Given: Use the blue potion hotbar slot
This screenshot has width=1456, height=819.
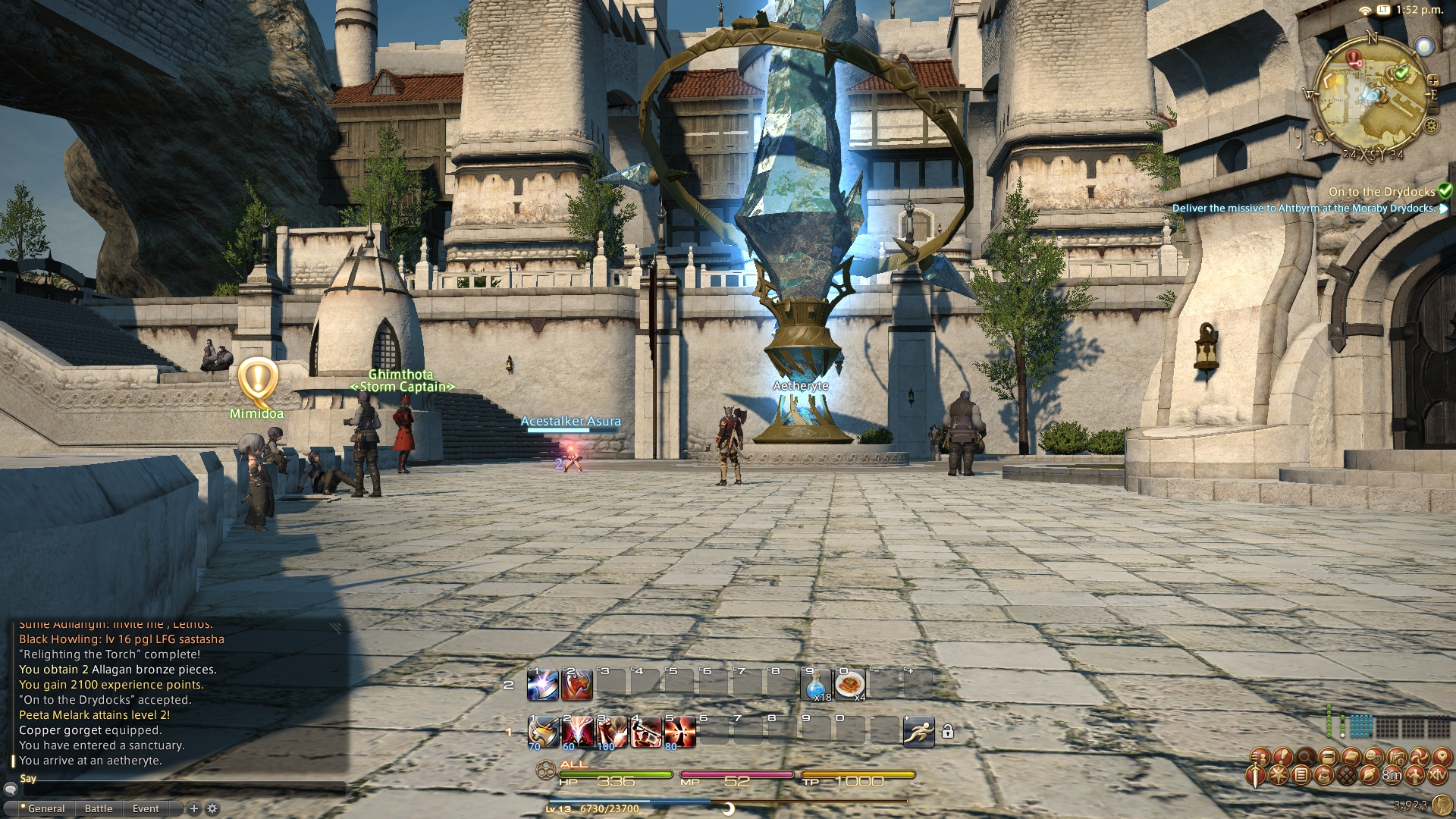Looking at the screenshot, I should click(x=815, y=685).
